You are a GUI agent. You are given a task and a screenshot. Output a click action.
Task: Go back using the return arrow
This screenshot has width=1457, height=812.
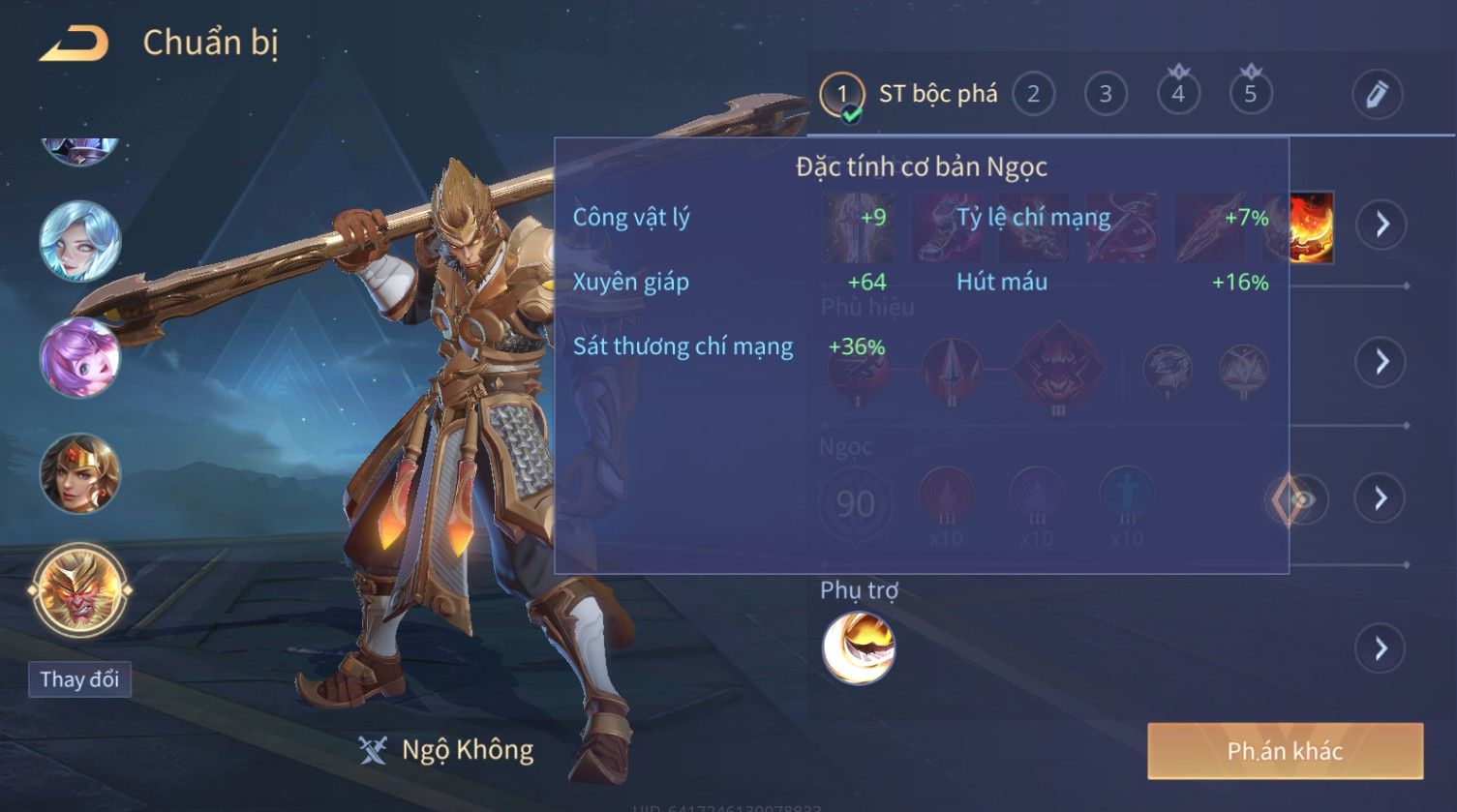74,44
